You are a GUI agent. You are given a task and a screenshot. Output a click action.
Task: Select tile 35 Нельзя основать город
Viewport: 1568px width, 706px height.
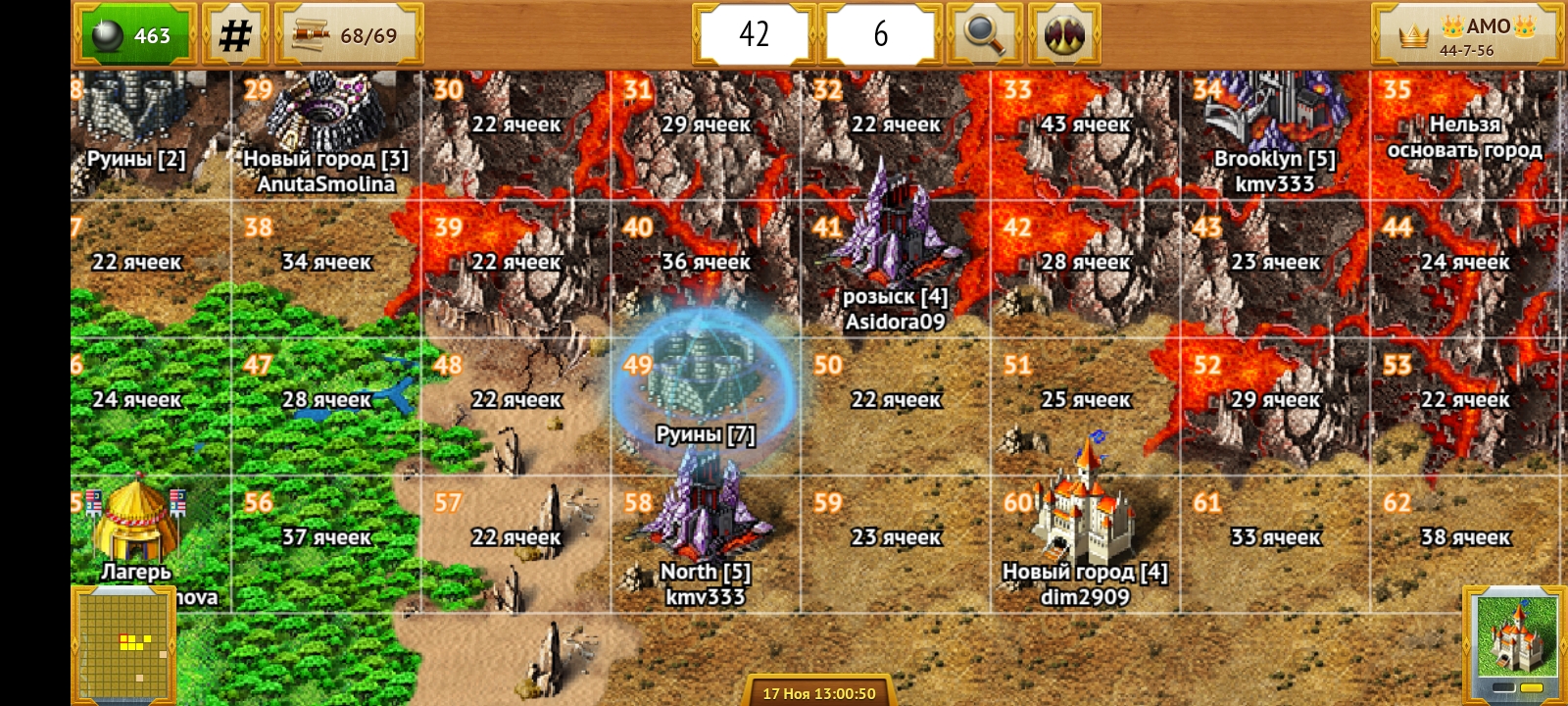pos(1464,137)
